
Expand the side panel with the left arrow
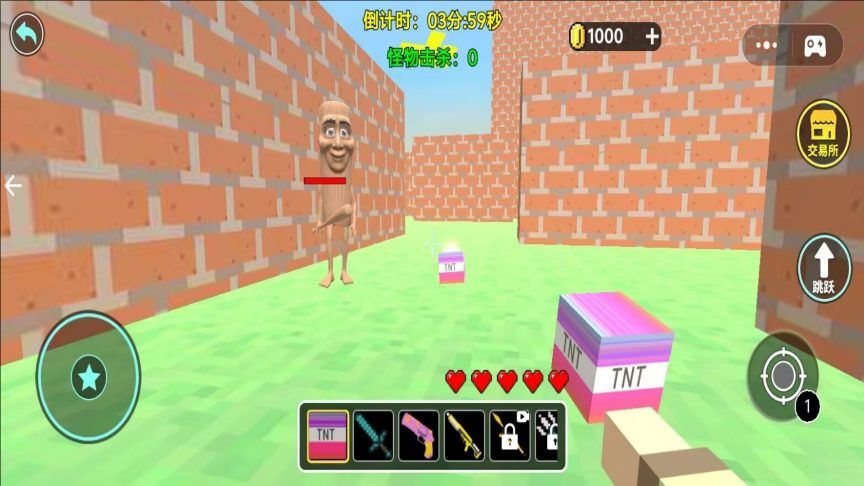[x=13, y=186]
